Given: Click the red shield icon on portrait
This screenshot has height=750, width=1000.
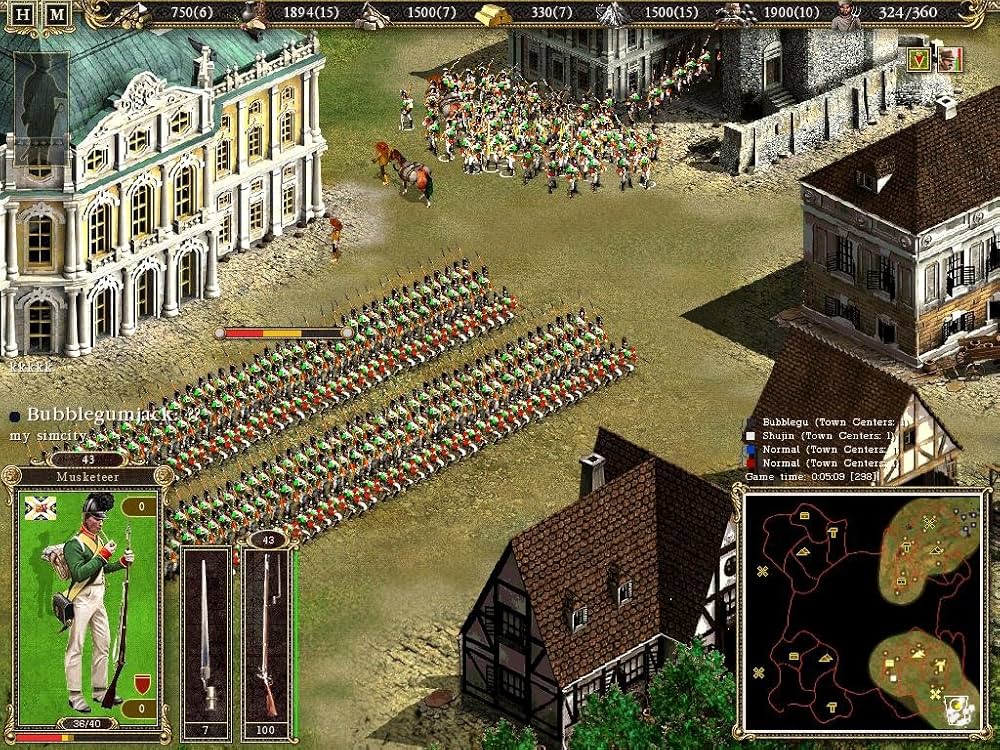Looking at the screenshot, I should [x=141, y=683].
